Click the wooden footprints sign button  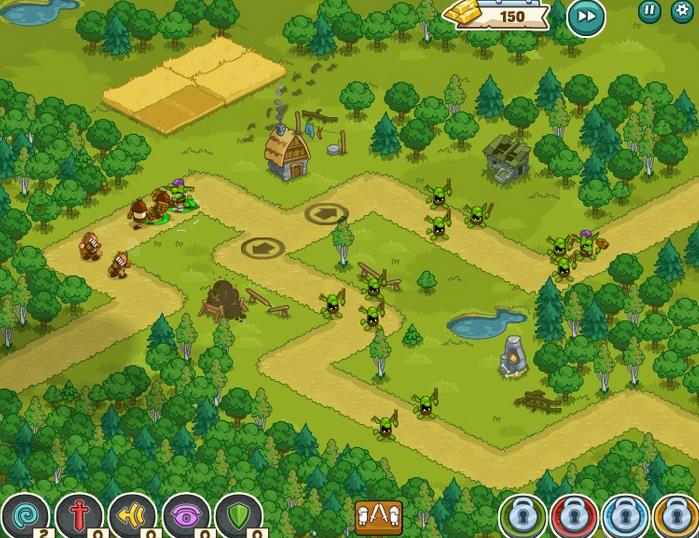[x=379, y=517]
